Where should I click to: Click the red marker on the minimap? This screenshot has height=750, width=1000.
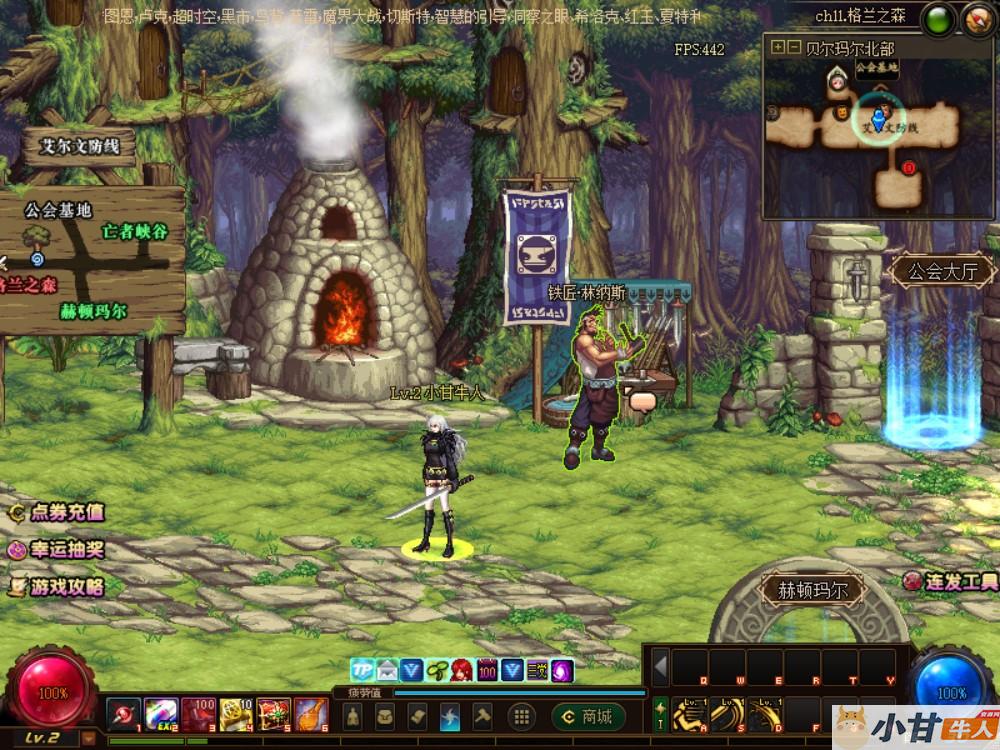pyautogui.click(x=909, y=167)
